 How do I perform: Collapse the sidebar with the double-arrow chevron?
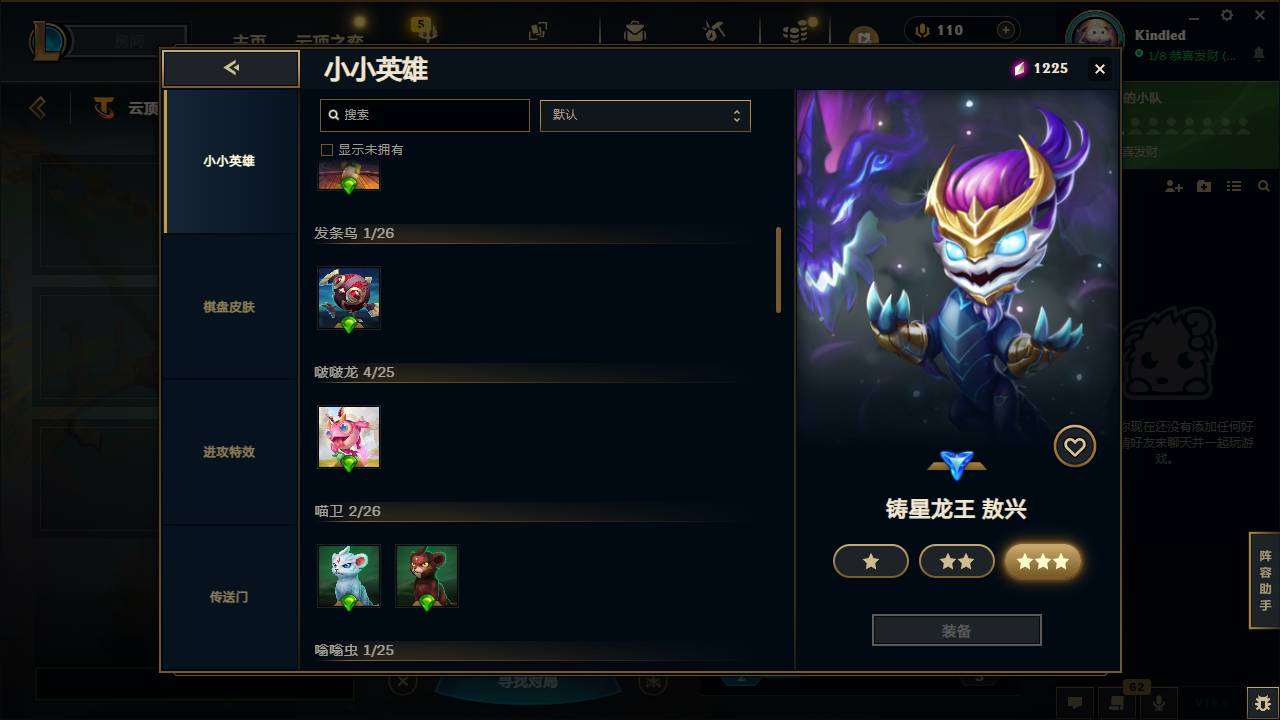tap(231, 68)
